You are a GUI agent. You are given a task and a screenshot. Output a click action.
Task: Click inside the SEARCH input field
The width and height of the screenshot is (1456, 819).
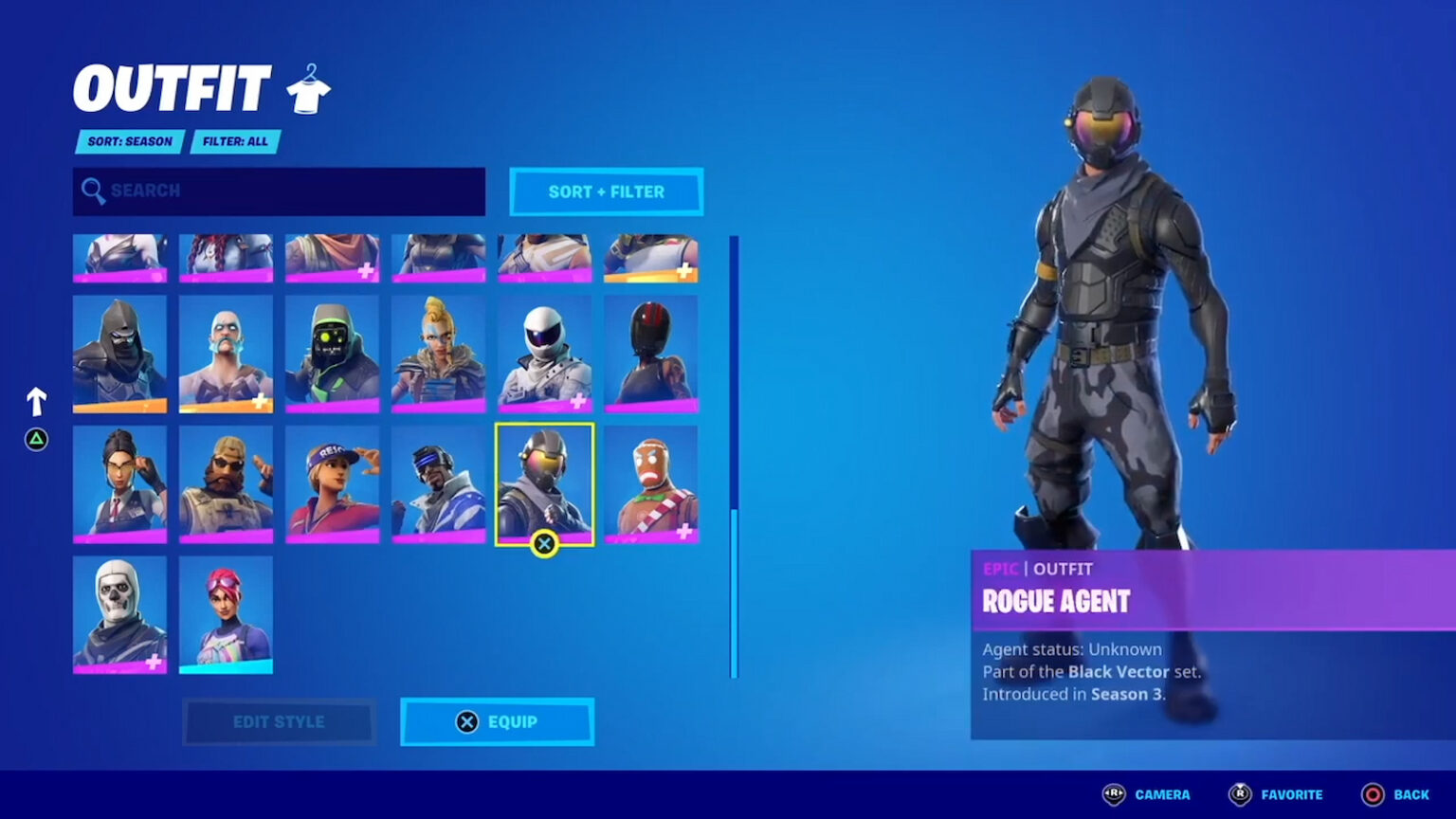coord(279,191)
